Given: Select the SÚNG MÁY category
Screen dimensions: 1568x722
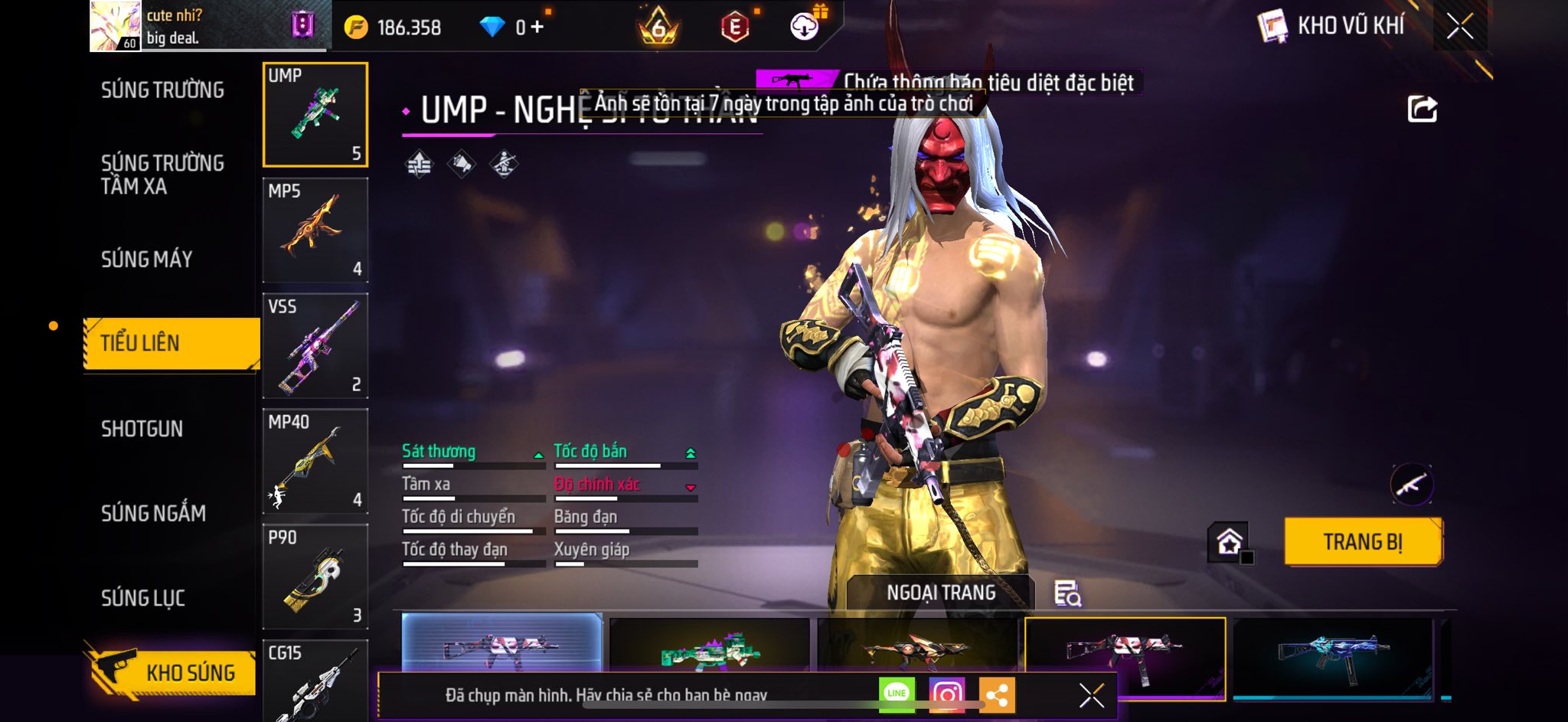Looking at the screenshot, I should [x=147, y=260].
